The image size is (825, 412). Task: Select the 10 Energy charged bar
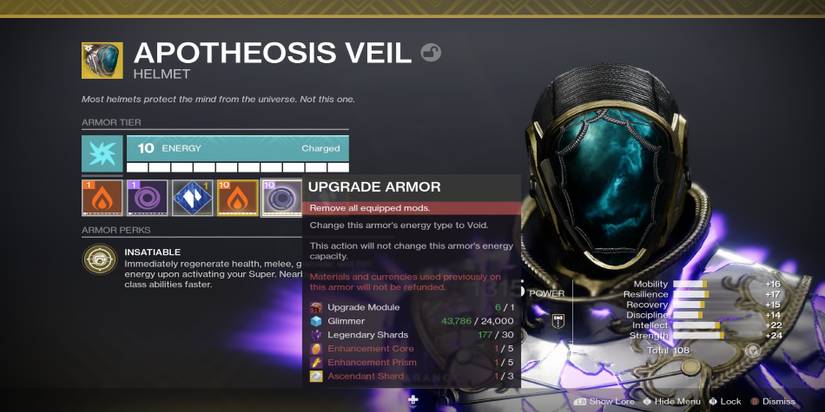point(238,149)
